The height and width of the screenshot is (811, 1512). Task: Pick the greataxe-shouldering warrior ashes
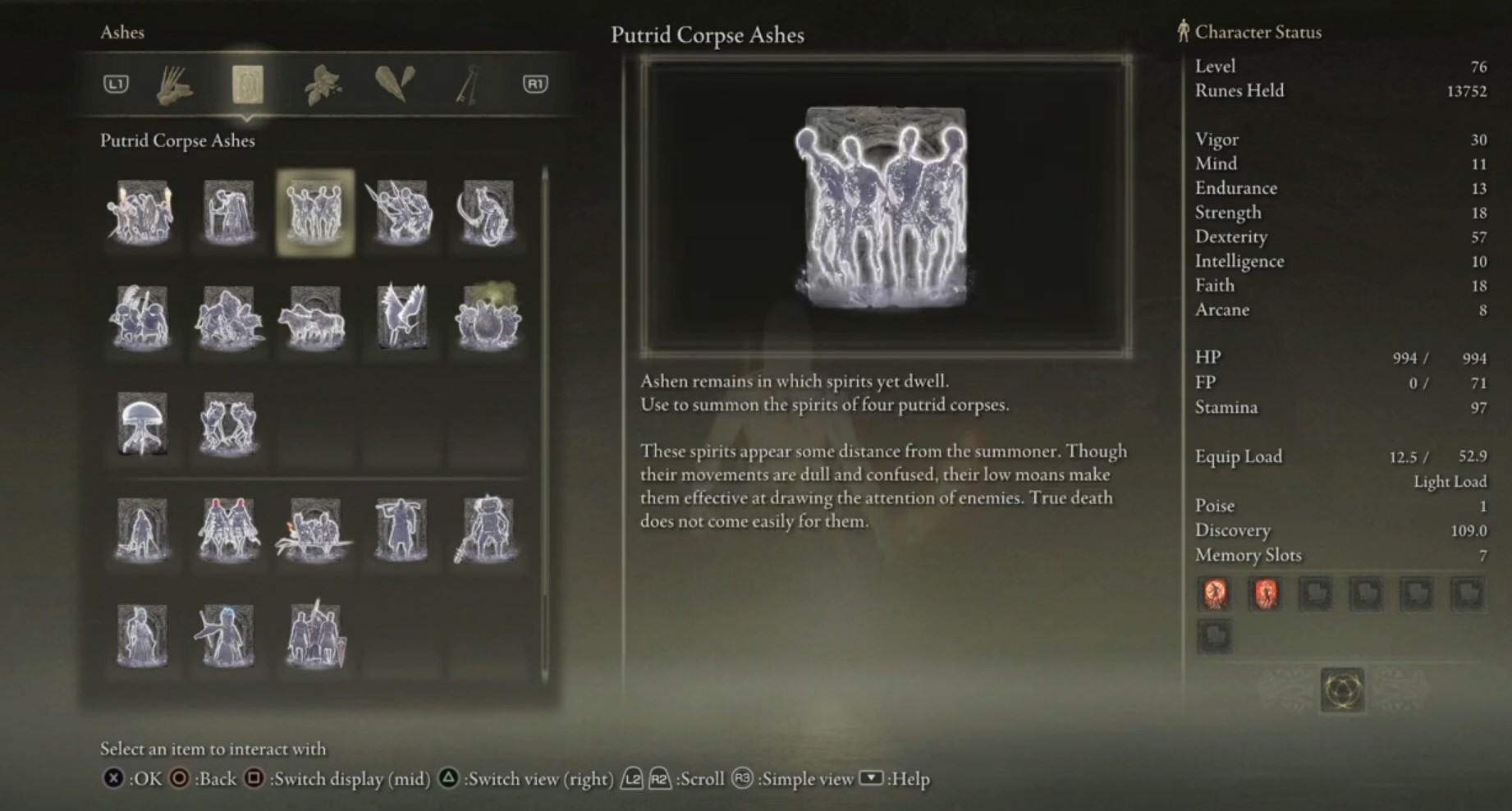401,529
